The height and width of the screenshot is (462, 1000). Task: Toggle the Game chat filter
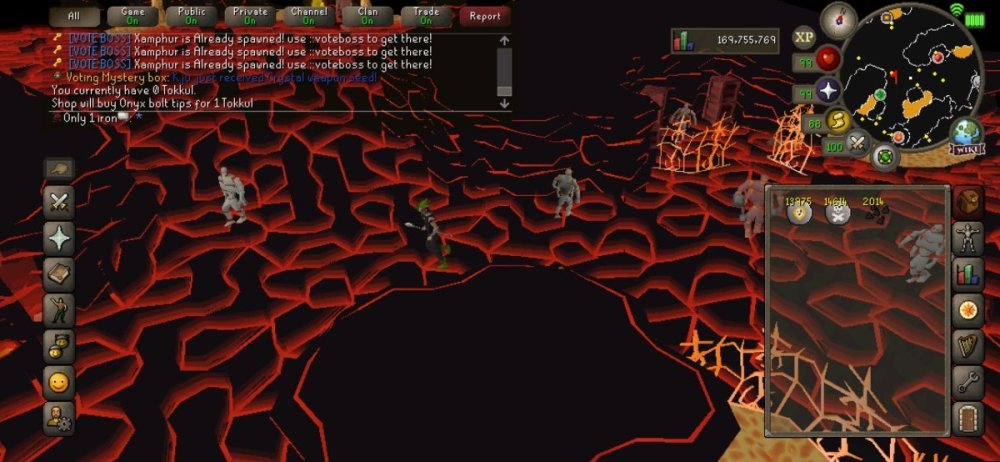tap(133, 16)
